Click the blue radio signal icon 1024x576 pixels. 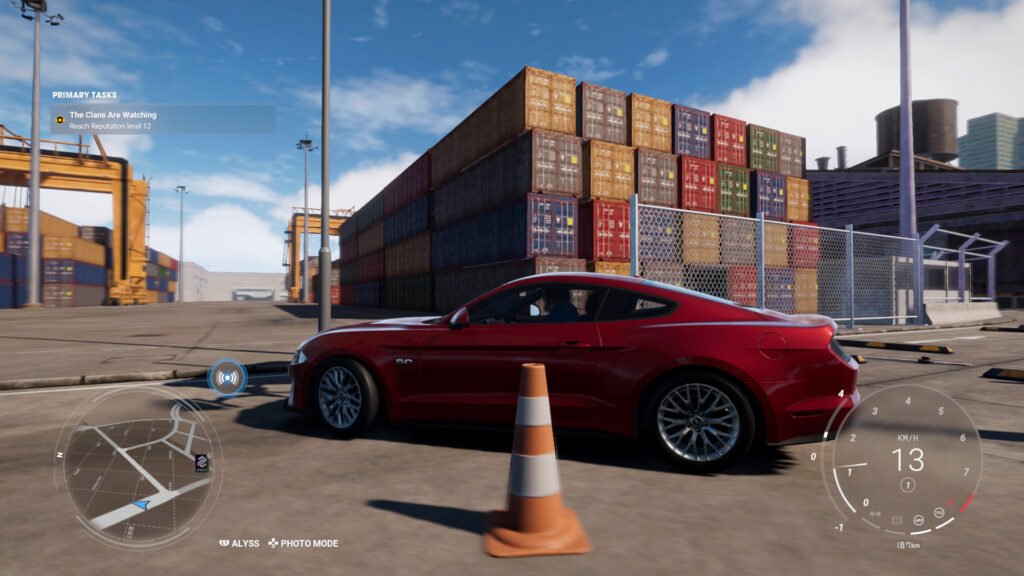[x=228, y=377]
